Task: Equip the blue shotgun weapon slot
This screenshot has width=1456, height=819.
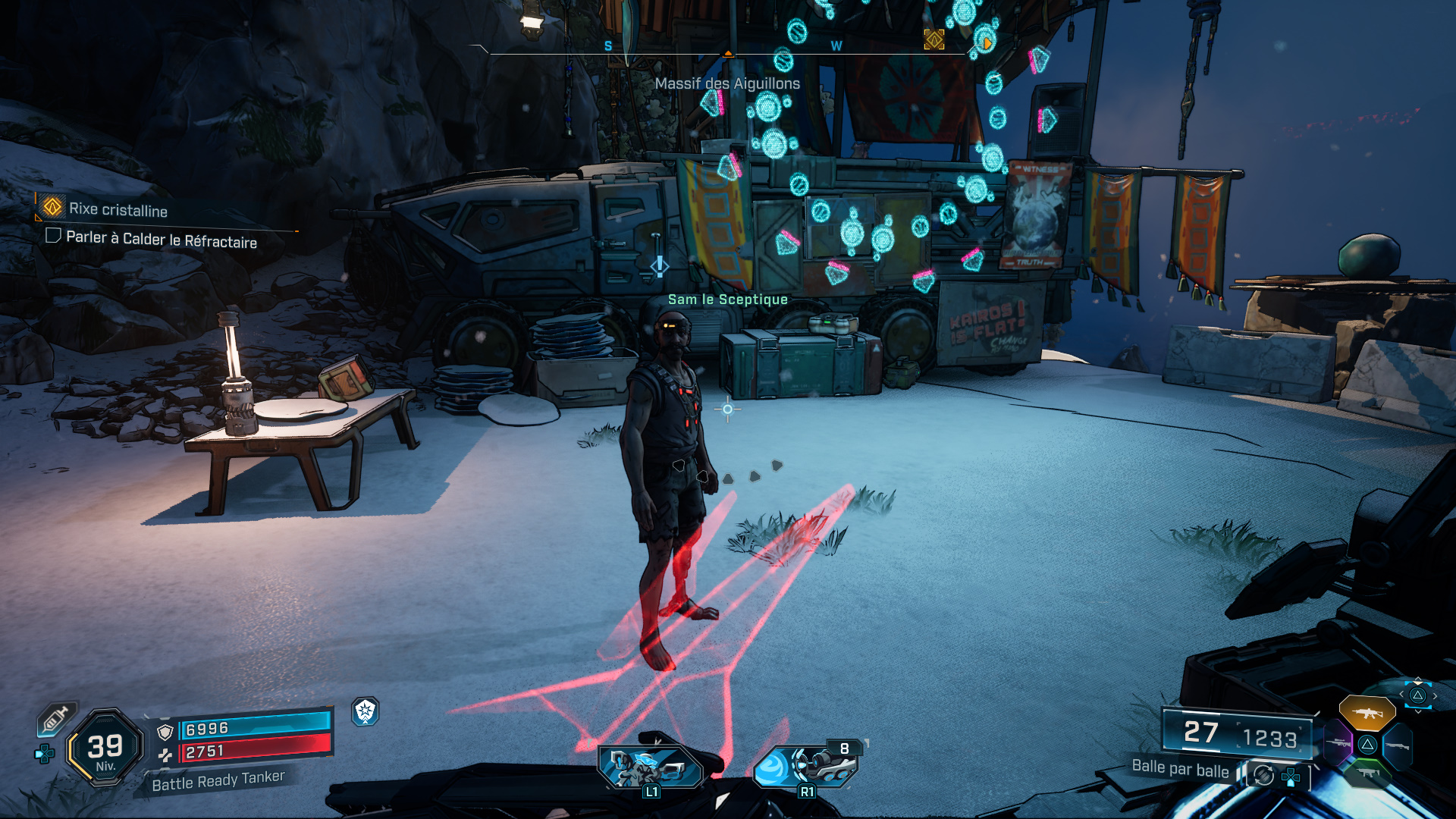Action: pos(1397,745)
